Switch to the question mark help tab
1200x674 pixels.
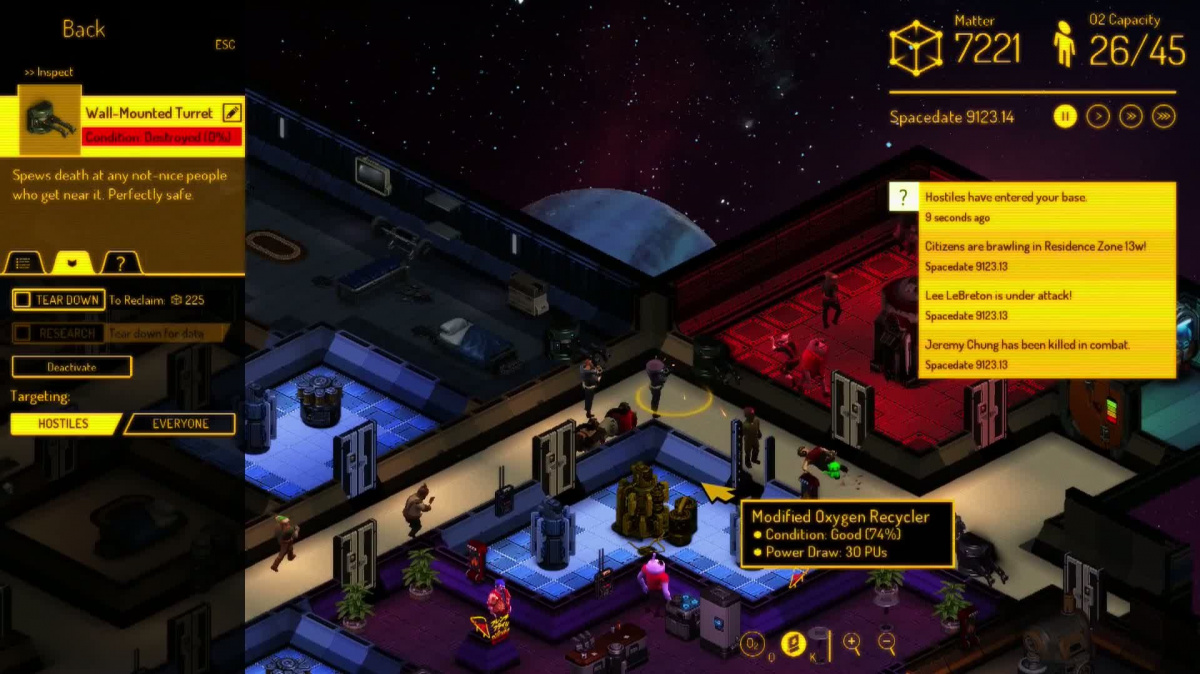(120, 263)
